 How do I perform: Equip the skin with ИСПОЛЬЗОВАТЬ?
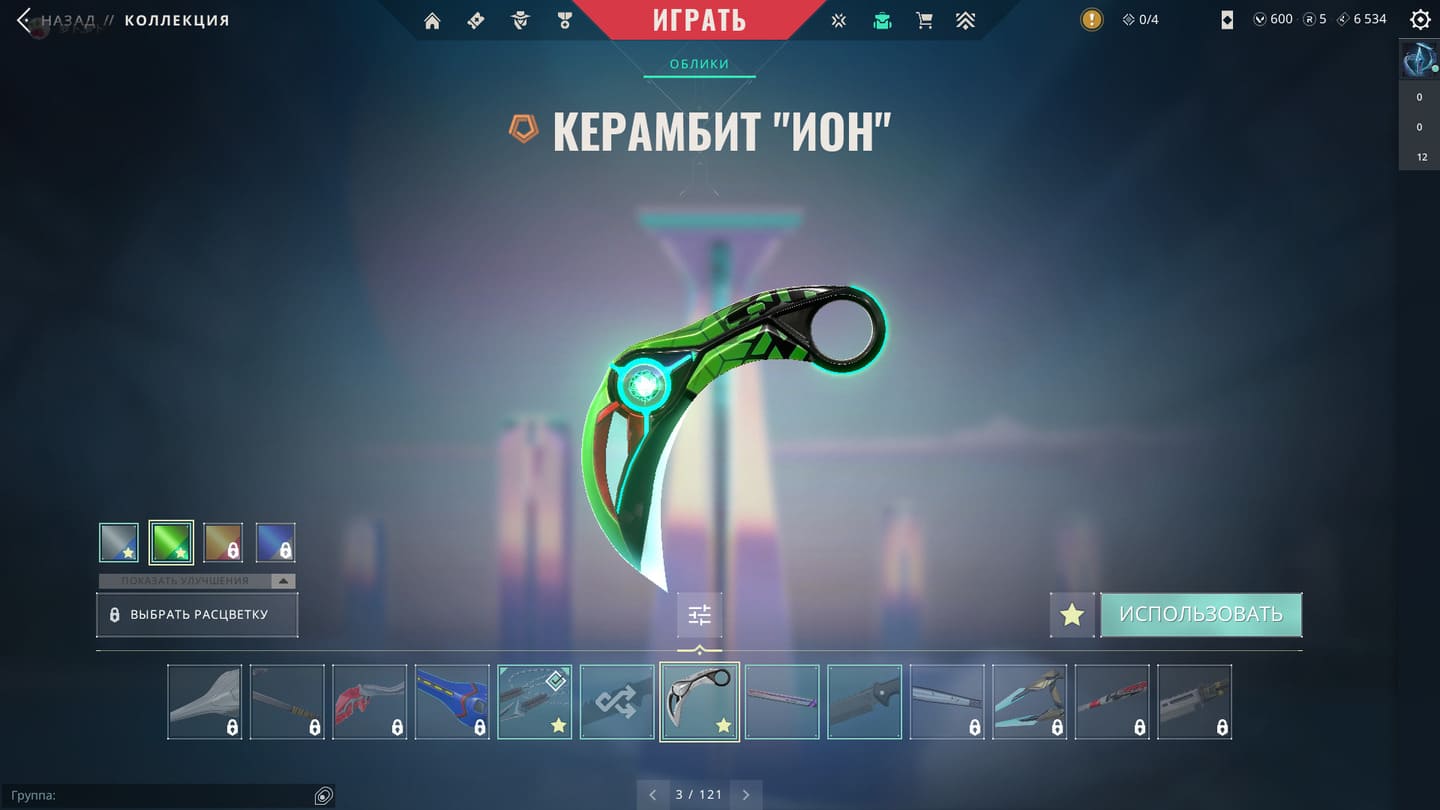(1200, 615)
